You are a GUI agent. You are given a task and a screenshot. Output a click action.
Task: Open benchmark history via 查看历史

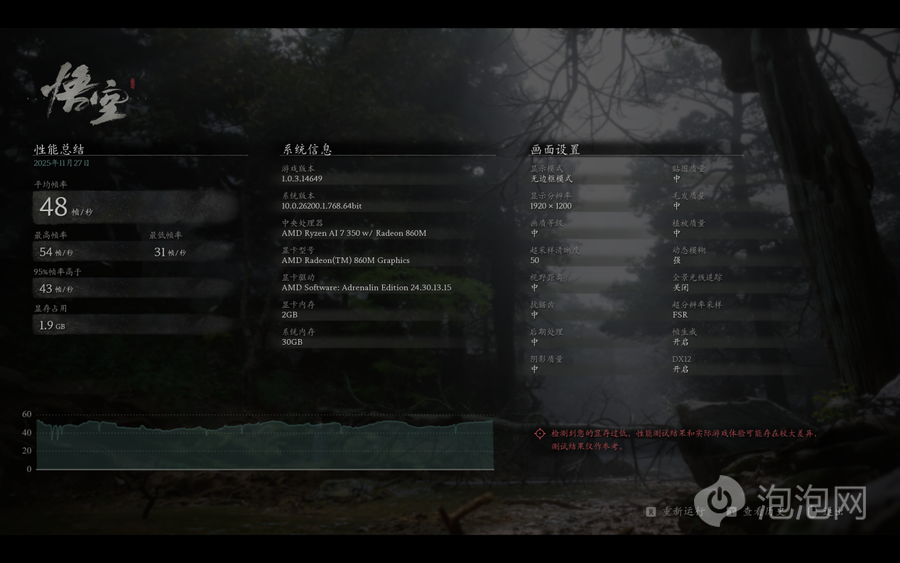(762, 511)
